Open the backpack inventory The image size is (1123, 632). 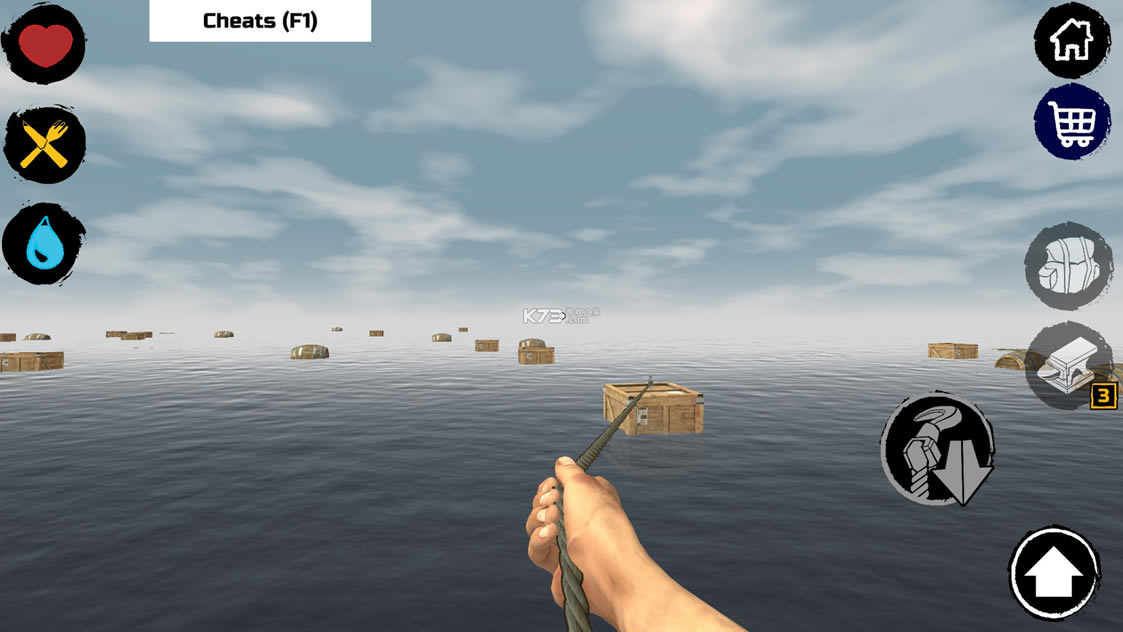click(x=1068, y=266)
